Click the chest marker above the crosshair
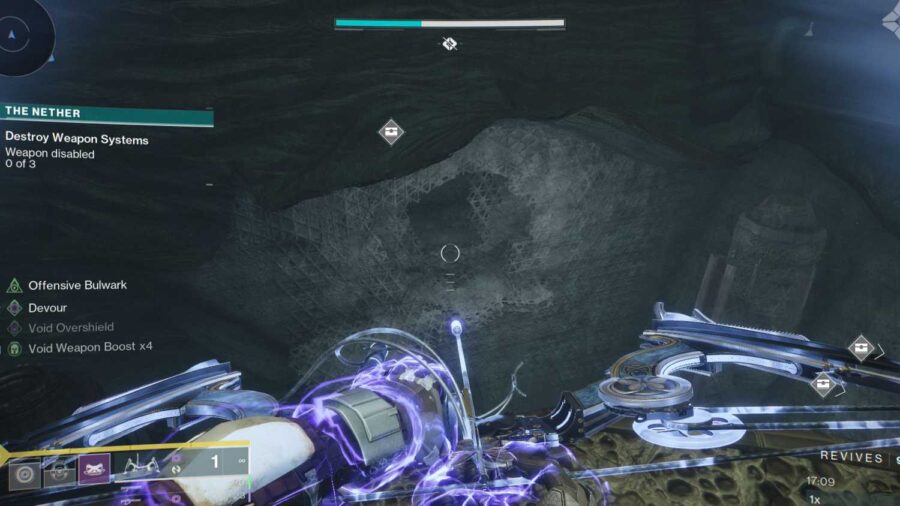900x506 pixels. 391,131
